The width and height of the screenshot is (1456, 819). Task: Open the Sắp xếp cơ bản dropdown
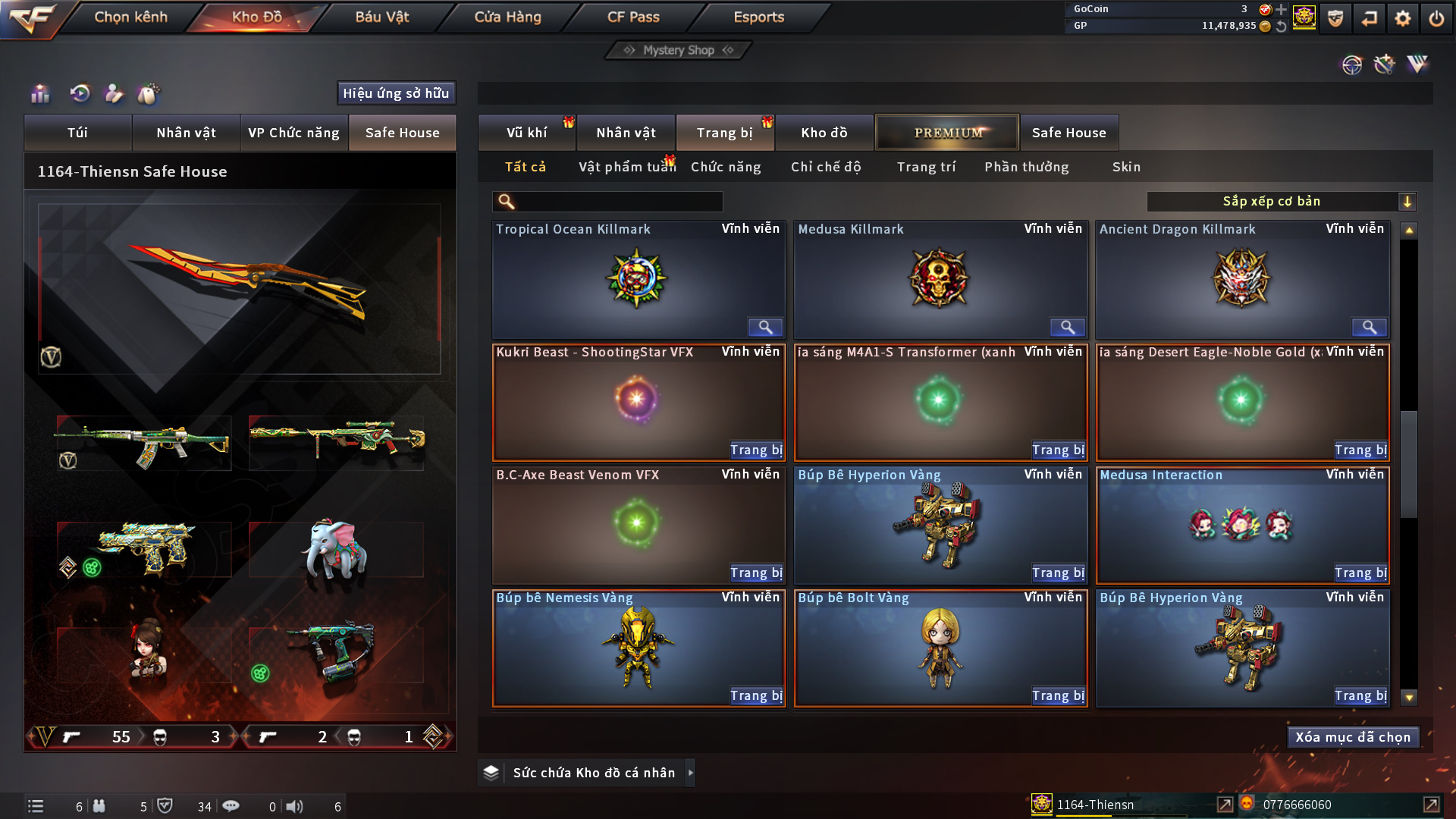pos(1281,202)
